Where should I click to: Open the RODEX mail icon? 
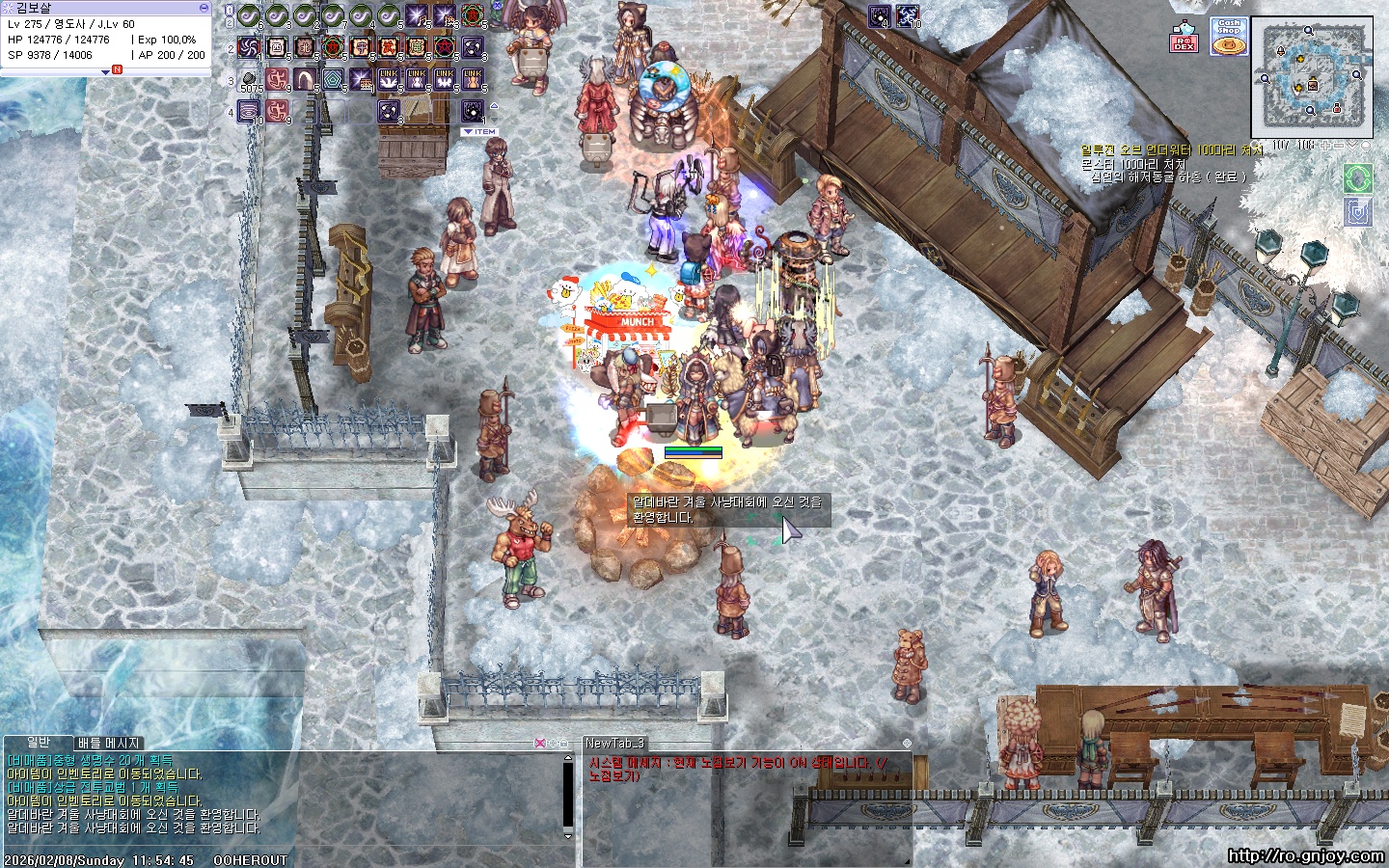click(1185, 38)
